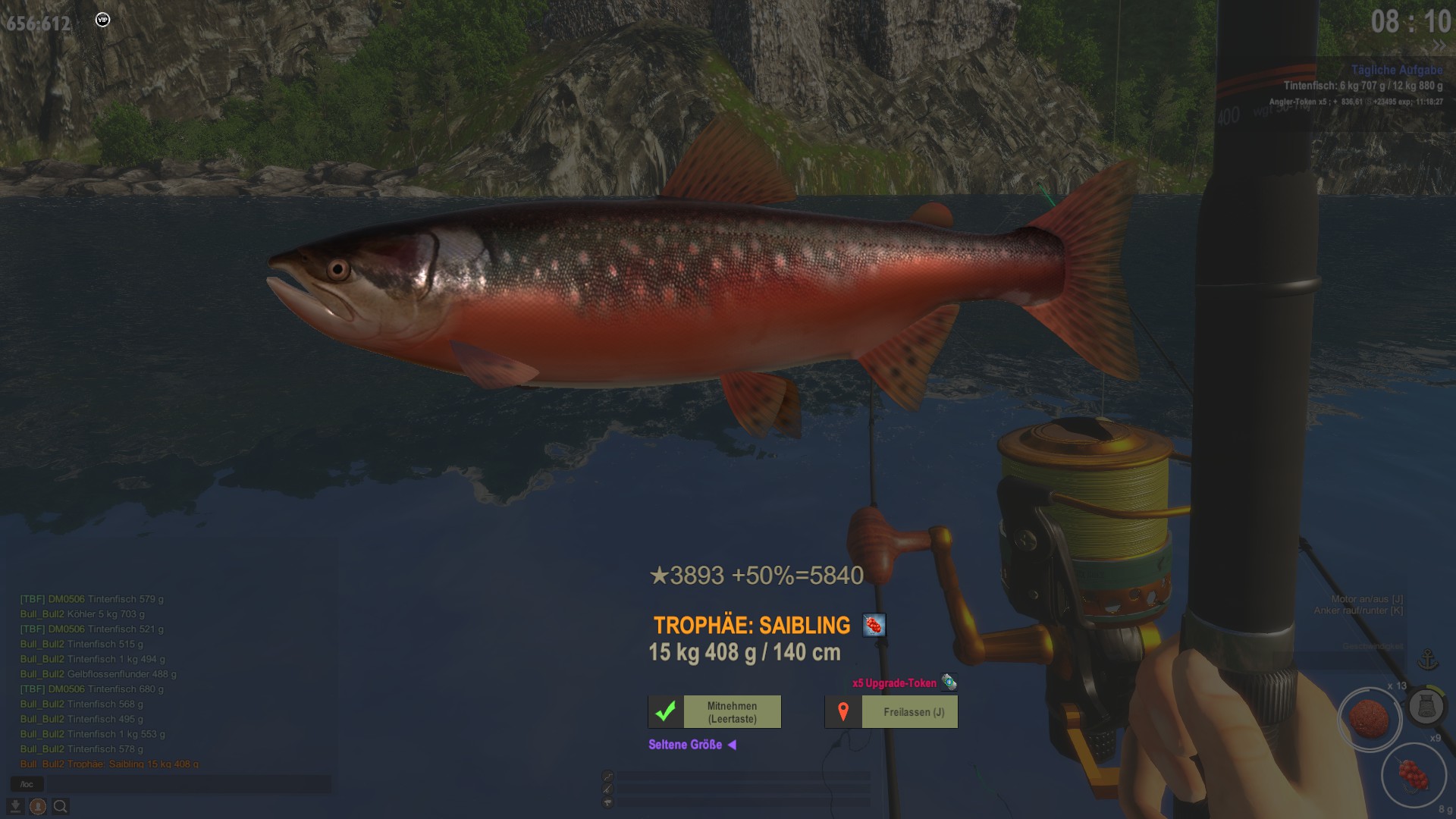Image resolution: width=1456 pixels, height=819 pixels.
Task: Select the red roe bait slot
Action: click(x=1412, y=775)
